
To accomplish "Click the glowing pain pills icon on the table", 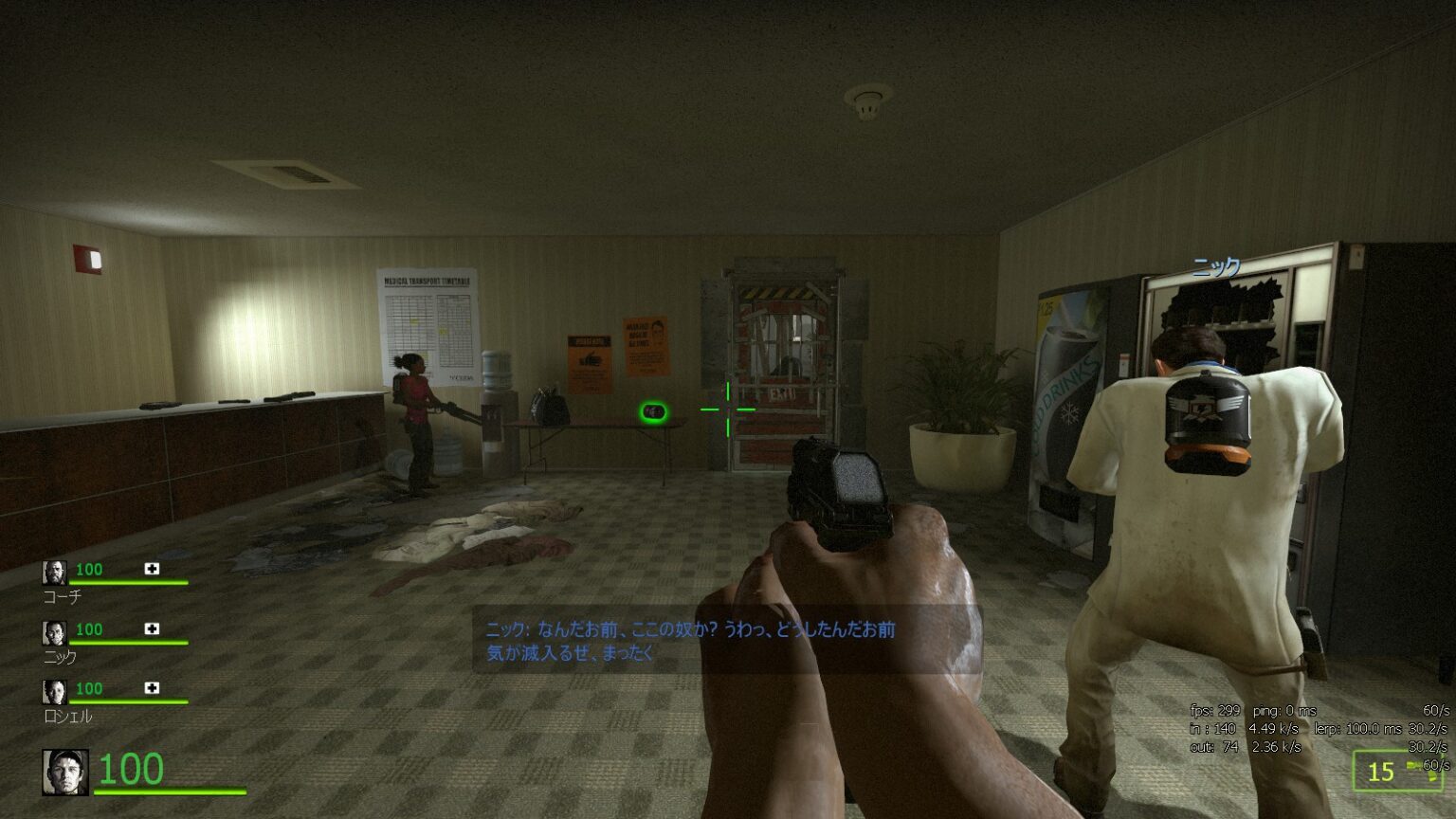I will coord(652,411).
